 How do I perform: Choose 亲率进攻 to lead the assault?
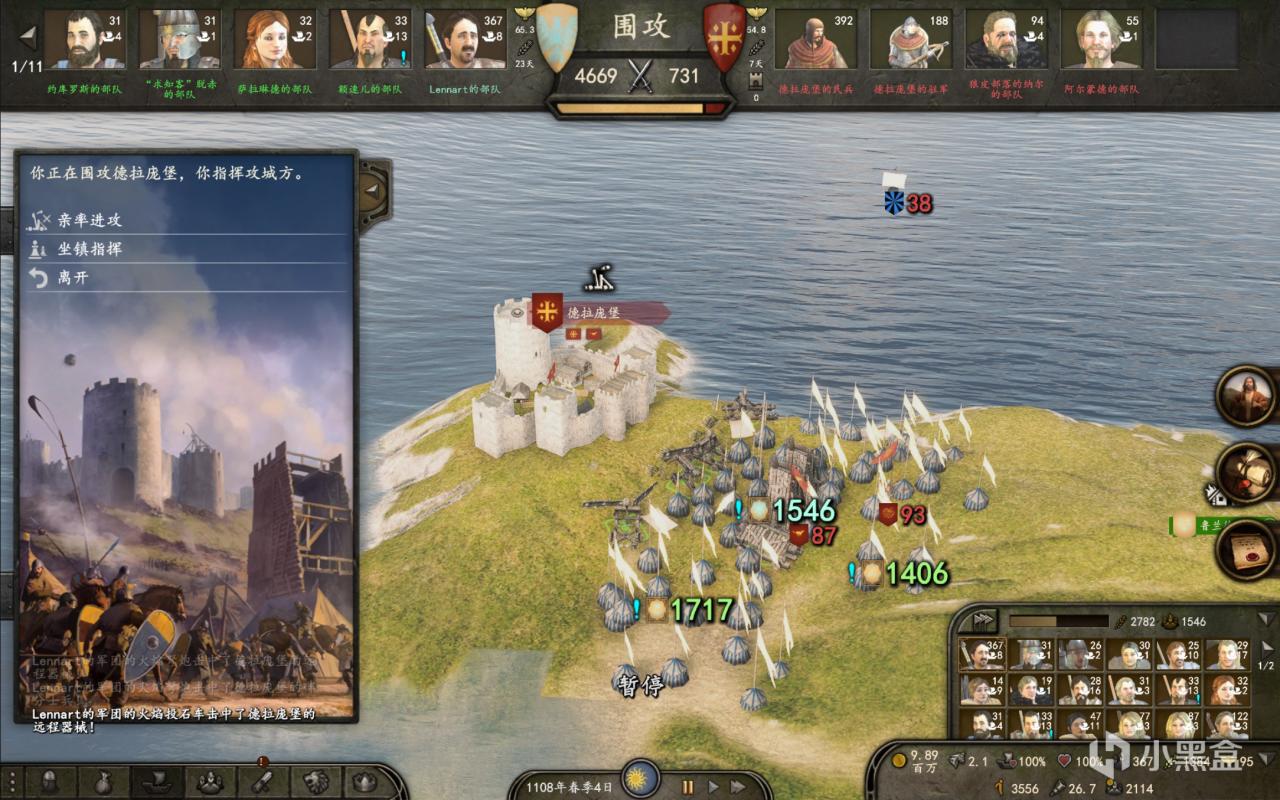click(90, 220)
